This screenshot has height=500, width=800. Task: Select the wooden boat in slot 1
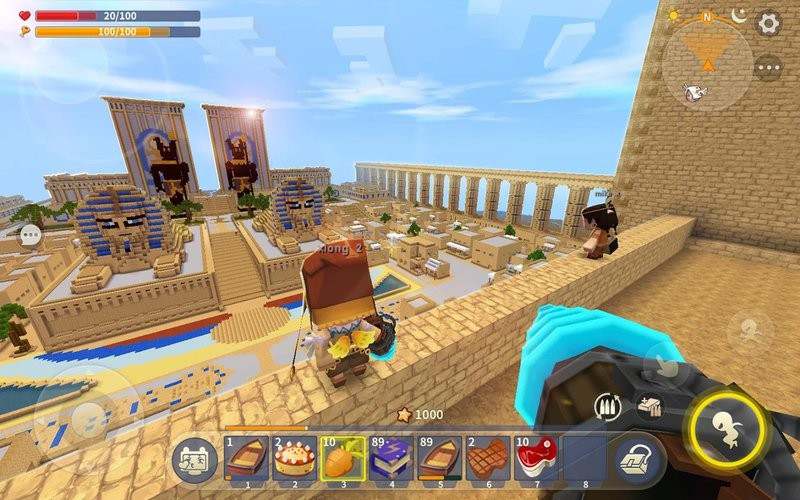243,459
